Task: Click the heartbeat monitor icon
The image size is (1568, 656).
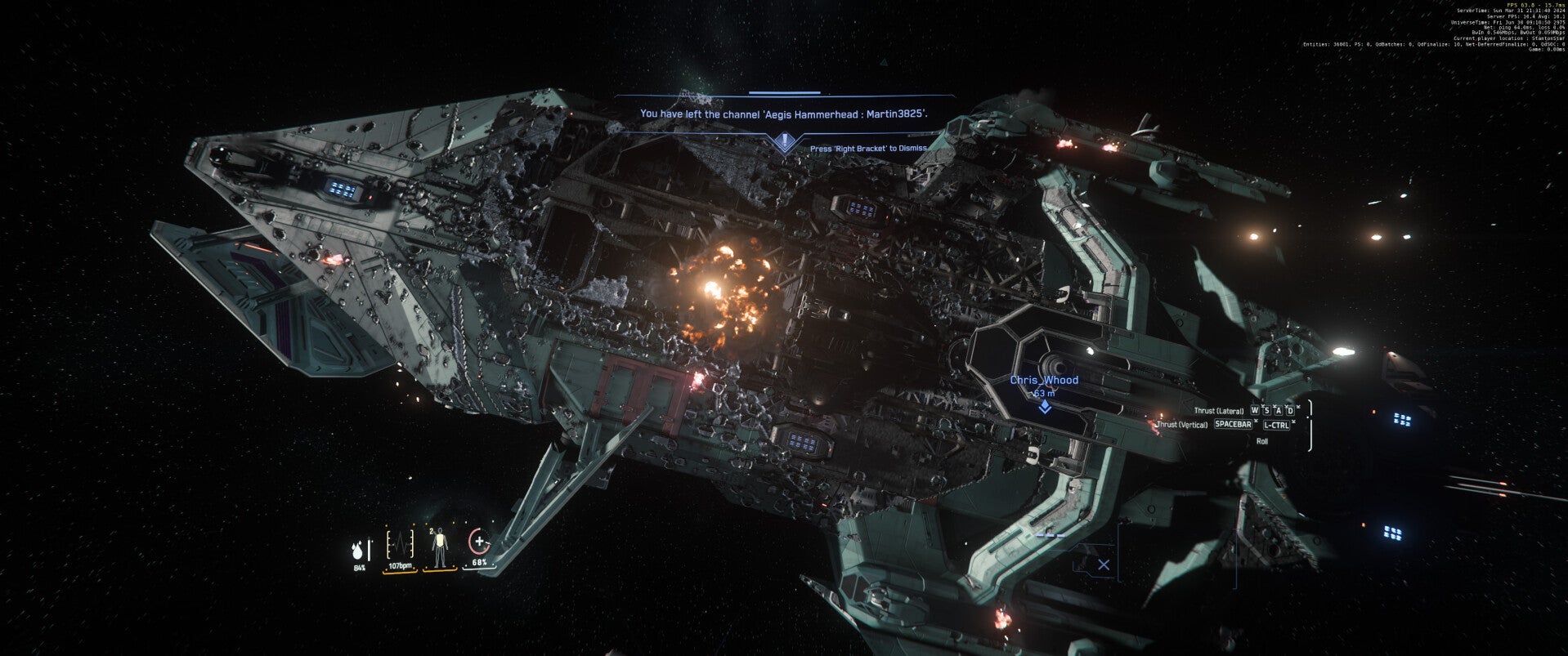Action: pyautogui.click(x=400, y=543)
